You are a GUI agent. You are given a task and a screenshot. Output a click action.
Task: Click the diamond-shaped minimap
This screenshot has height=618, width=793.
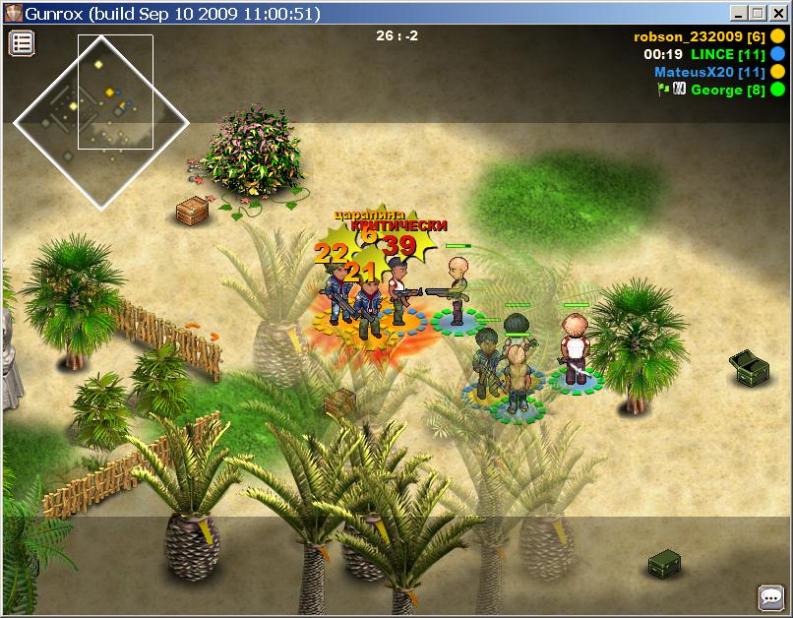(x=100, y=122)
